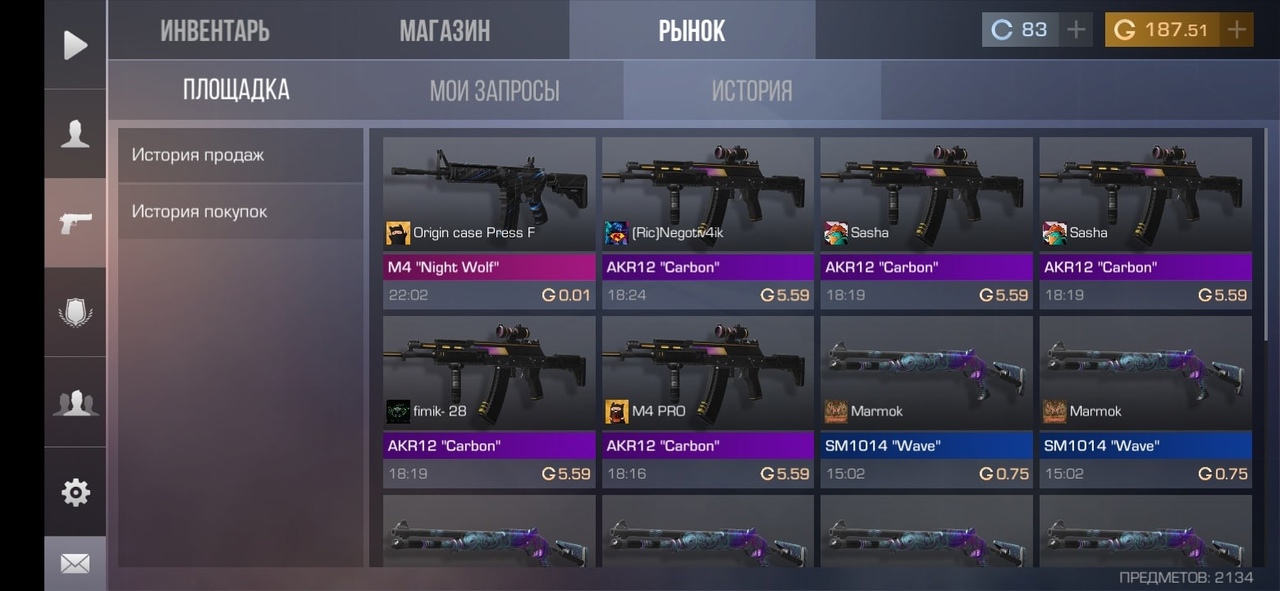Switch to the Инвентарь tab

214,31
